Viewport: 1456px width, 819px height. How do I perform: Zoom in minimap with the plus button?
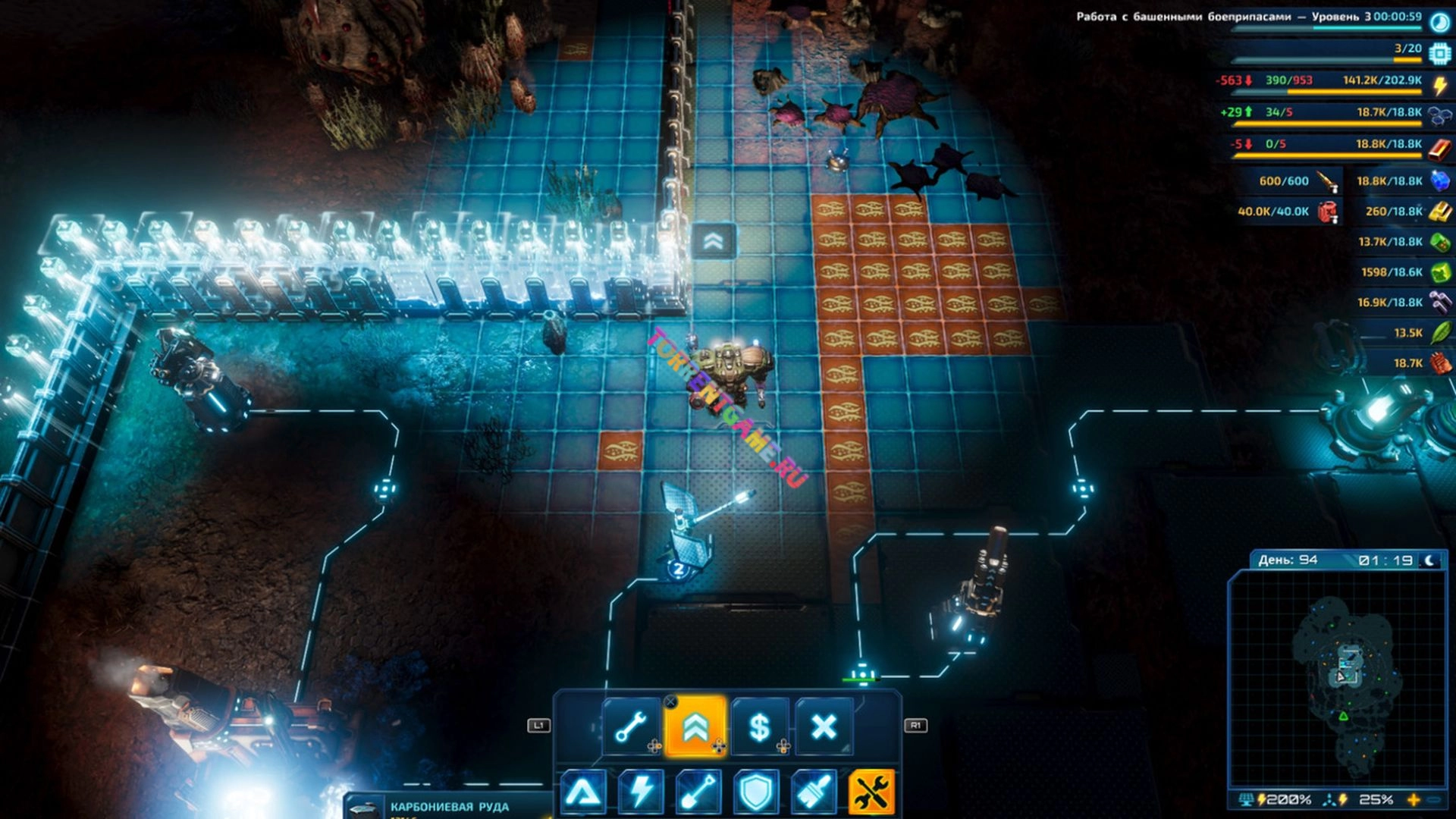coord(1413,800)
